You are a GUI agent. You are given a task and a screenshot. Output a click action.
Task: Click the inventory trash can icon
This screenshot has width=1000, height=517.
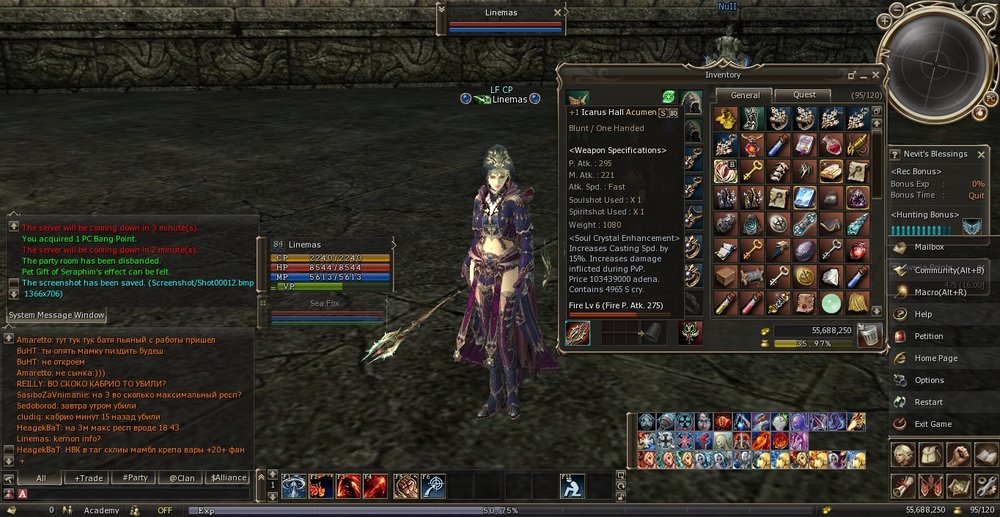[x=869, y=336]
